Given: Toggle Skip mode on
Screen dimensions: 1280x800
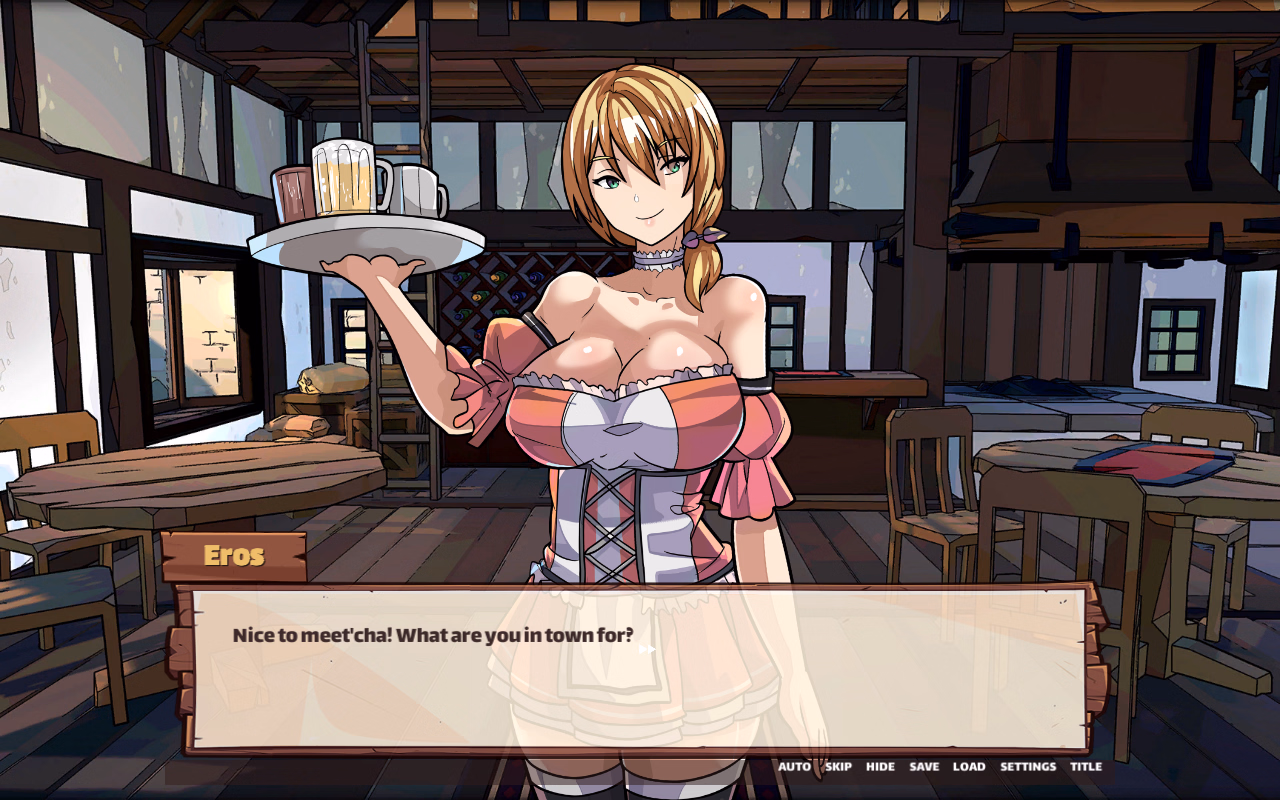Looking at the screenshot, I should pos(837,766).
